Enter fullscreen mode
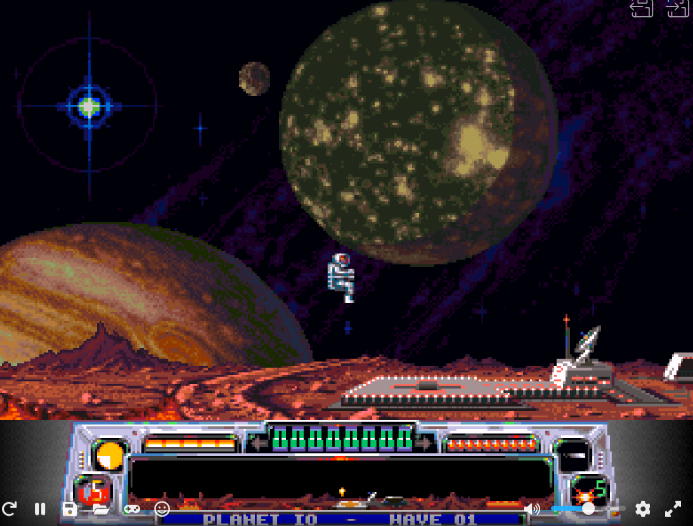Image resolution: width=693 pixels, height=526 pixels. (x=673, y=509)
